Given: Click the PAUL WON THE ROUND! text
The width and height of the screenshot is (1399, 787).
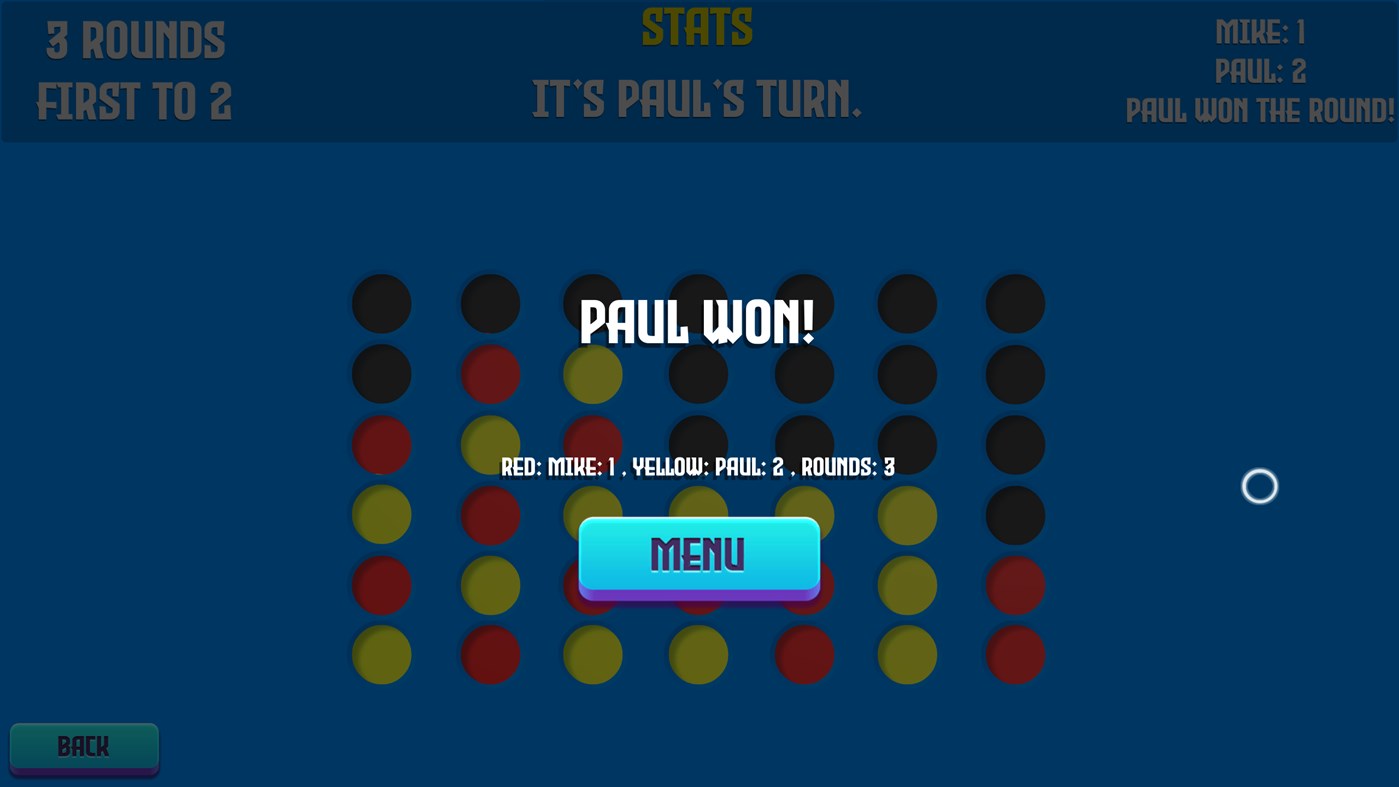Looking at the screenshot, I should coord(1259,110).
